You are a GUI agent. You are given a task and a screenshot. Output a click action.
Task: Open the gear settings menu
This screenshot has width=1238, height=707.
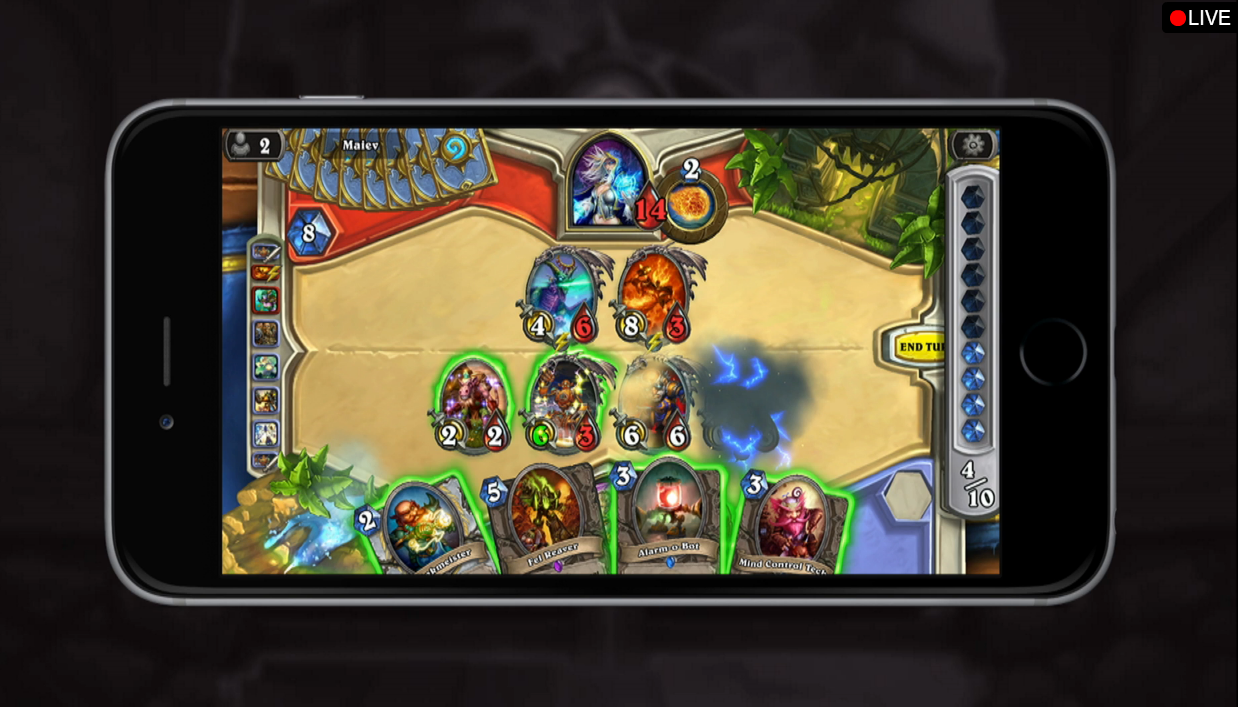[x=971, y=146]
